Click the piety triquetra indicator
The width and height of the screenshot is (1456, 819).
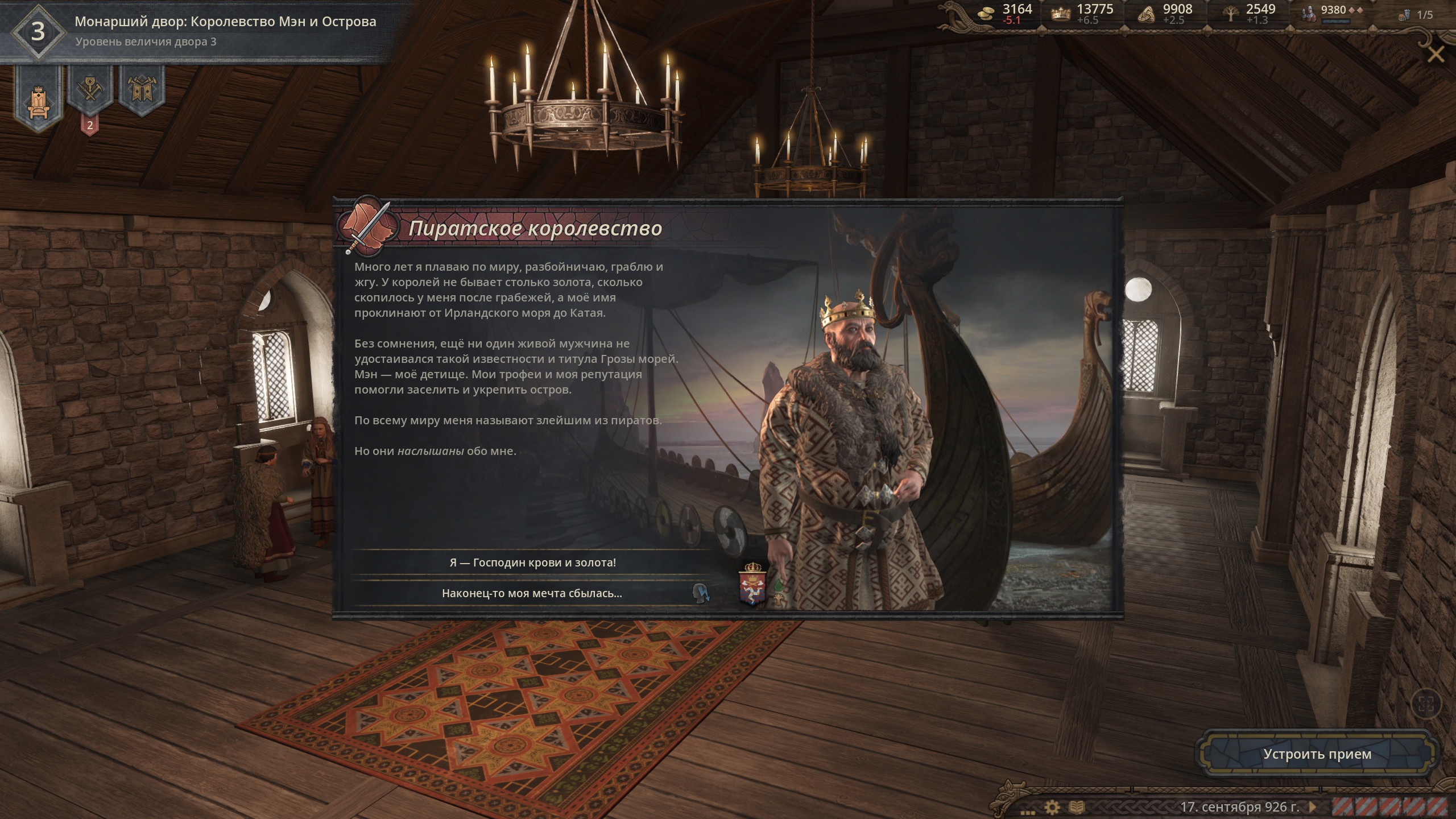pyautogui.click(x=1163, y=14)
